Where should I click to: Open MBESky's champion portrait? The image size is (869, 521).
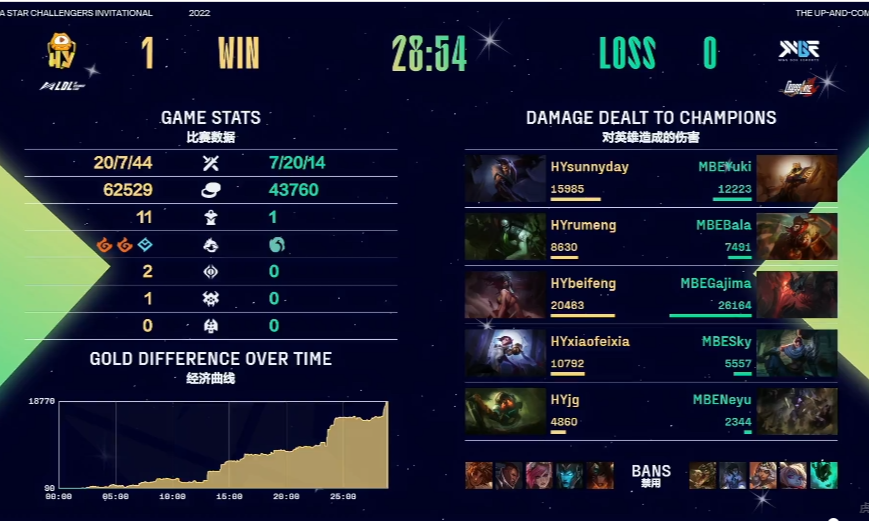(797, 353)
